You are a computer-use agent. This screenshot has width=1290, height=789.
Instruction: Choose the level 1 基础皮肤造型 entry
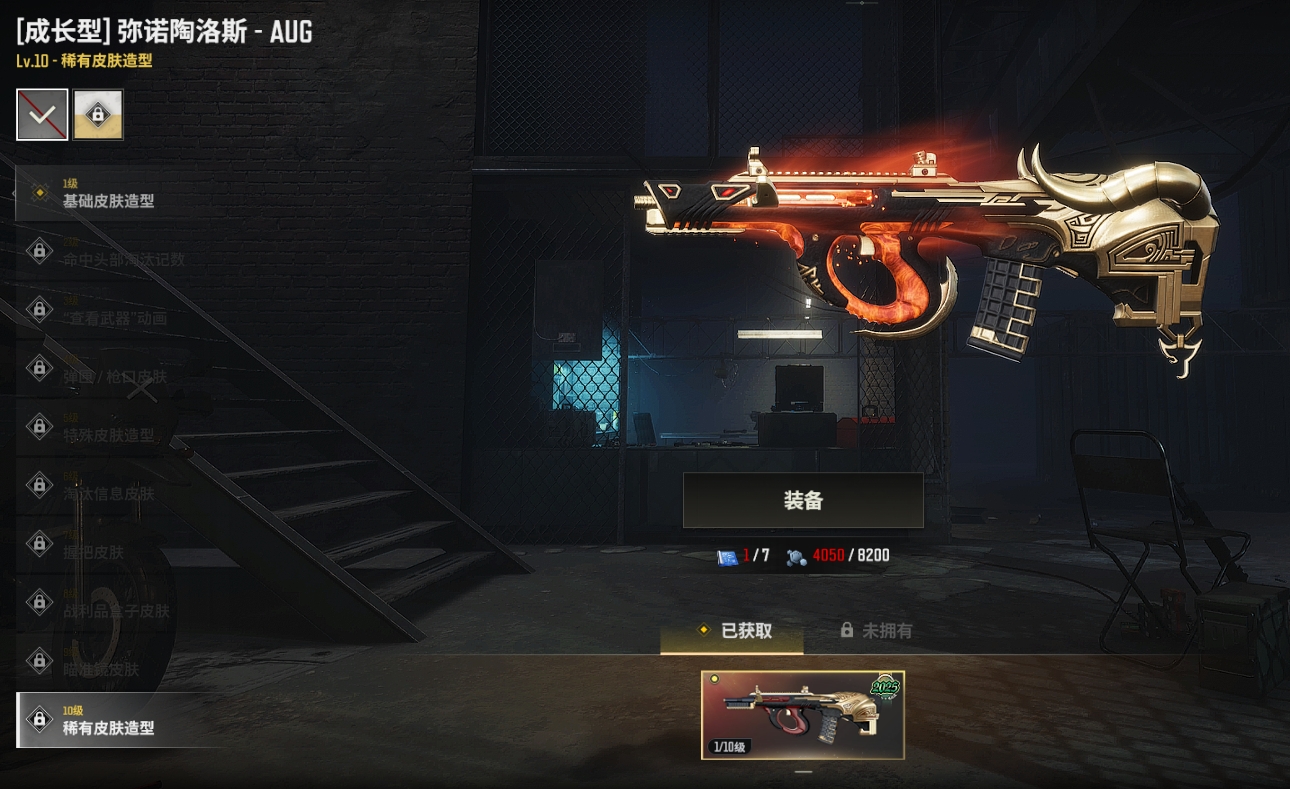tap(110, 193)
